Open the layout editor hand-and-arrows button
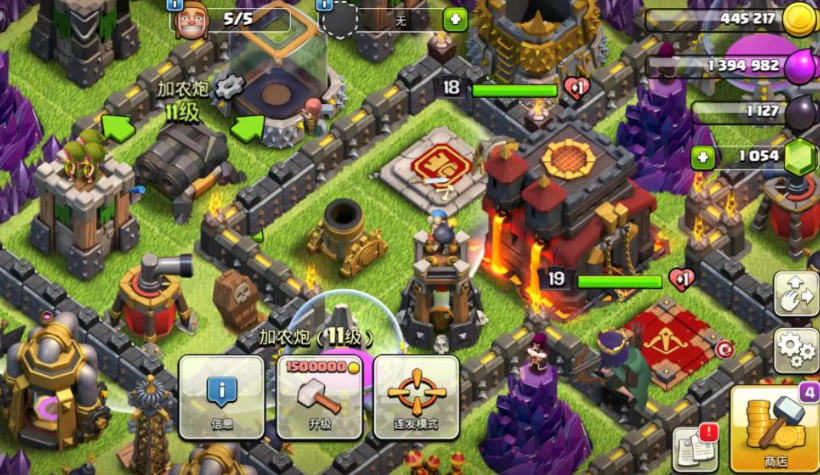Screen dimensions: 820x475 point(796,293)
